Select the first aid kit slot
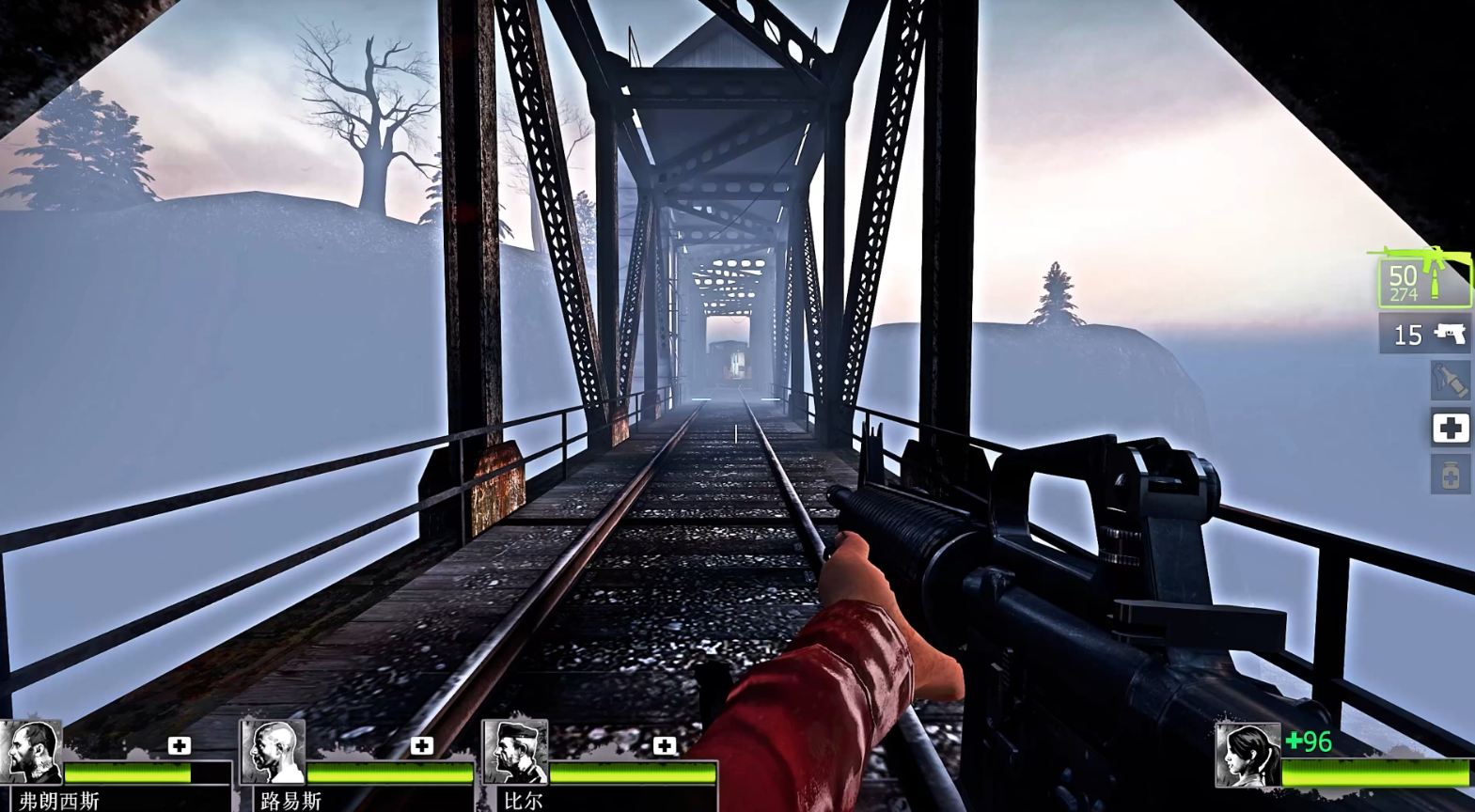 point(1450,429)
